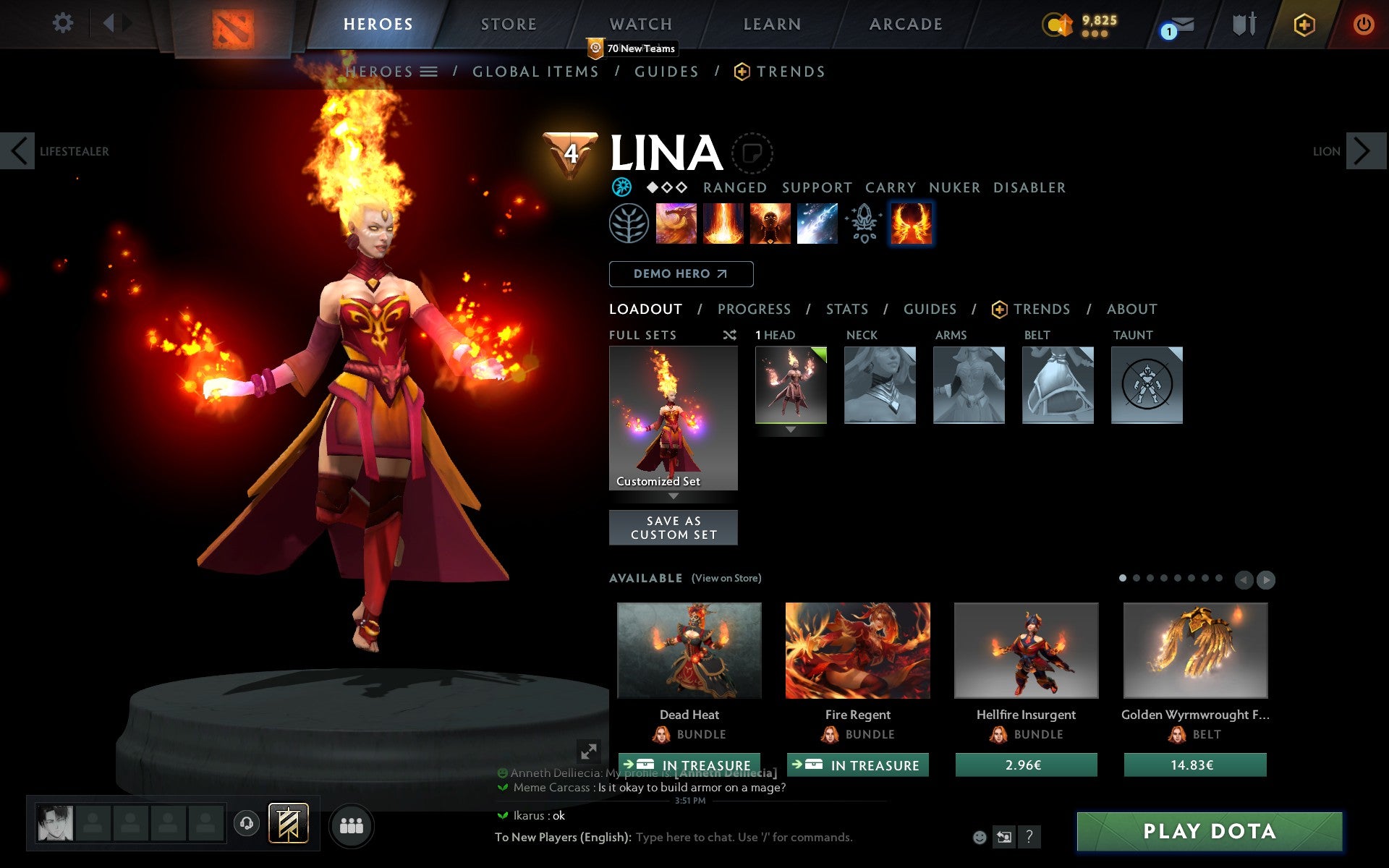Select the Dragon Slave ability icon
The width and height of the screenshot is (1389, 868).
point(678,224)
